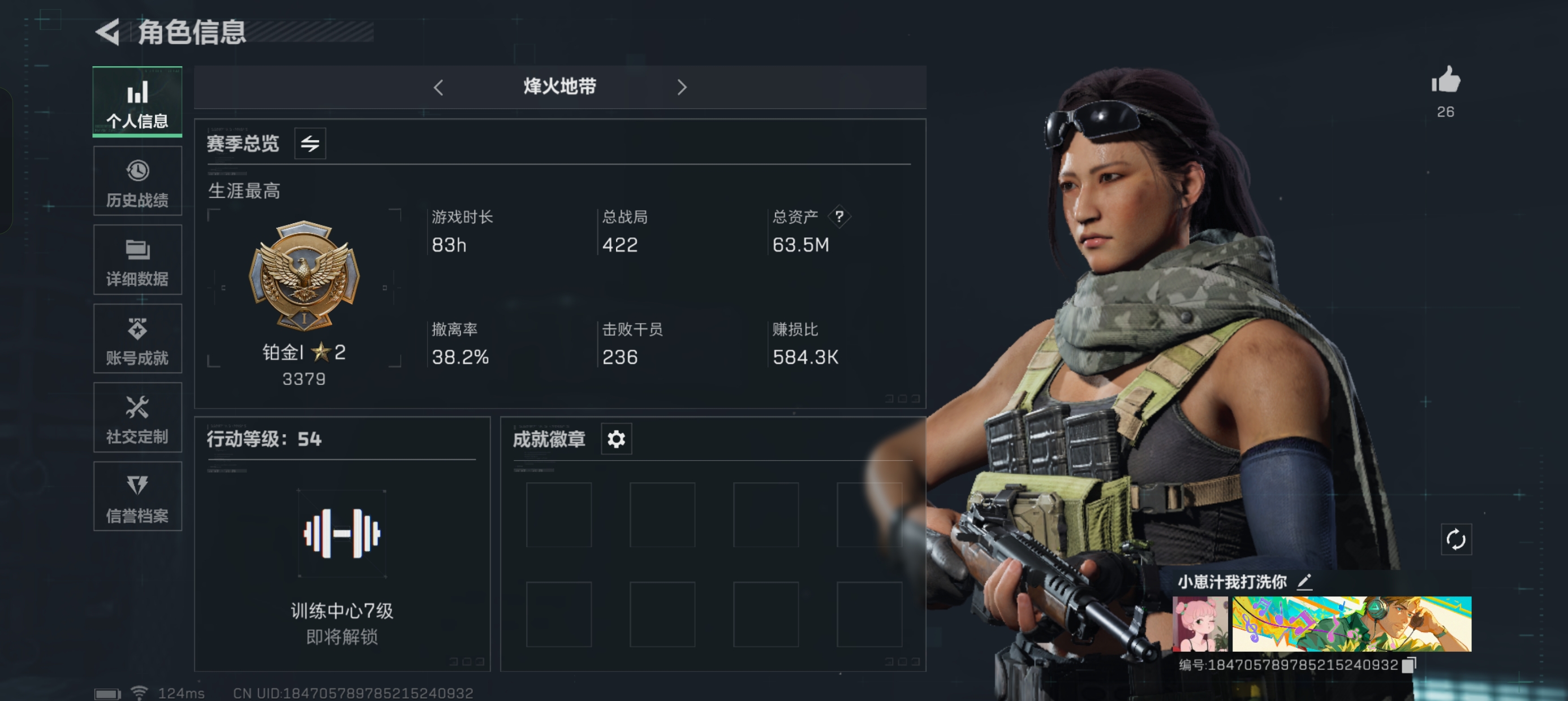
Task: Open the 赛季总览 section header
Action: pyautogui.click(x=243, y=144)
